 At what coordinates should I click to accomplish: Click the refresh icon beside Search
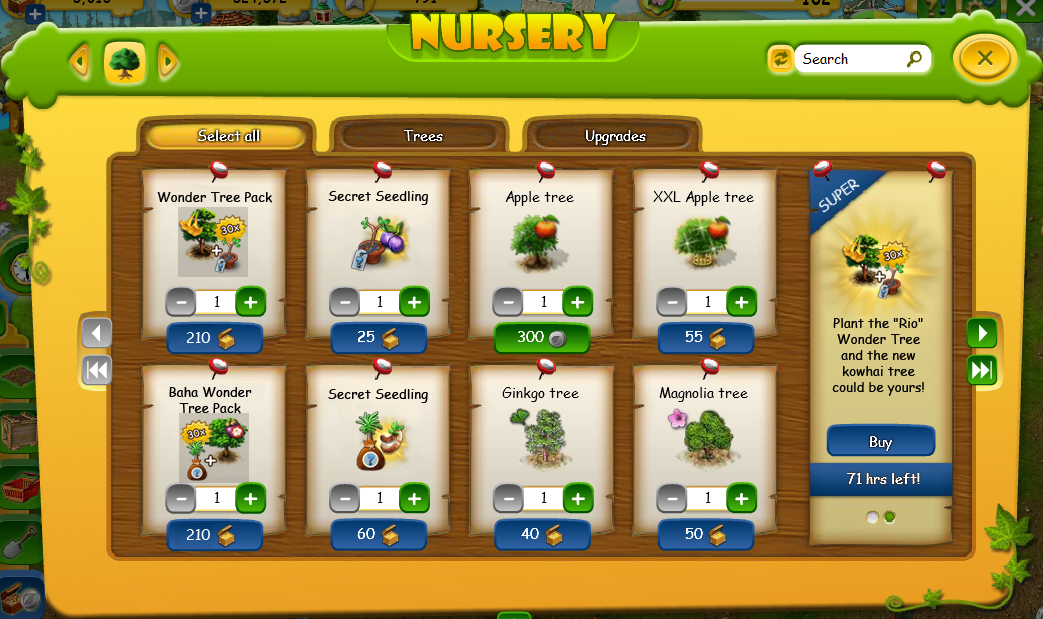pyautogui.click(x=780, y=59)
